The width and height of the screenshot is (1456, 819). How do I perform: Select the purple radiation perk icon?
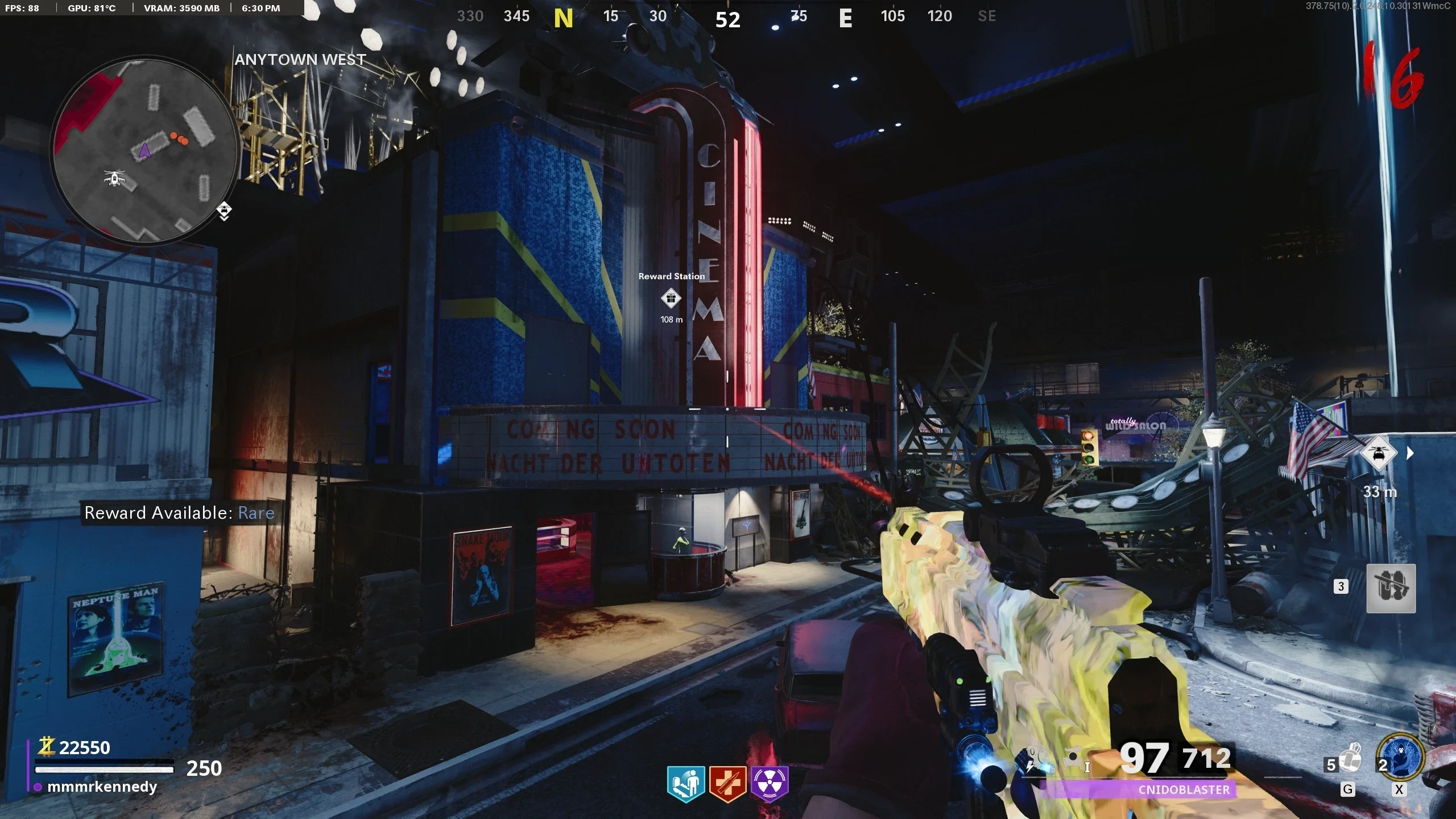[770, 783]
